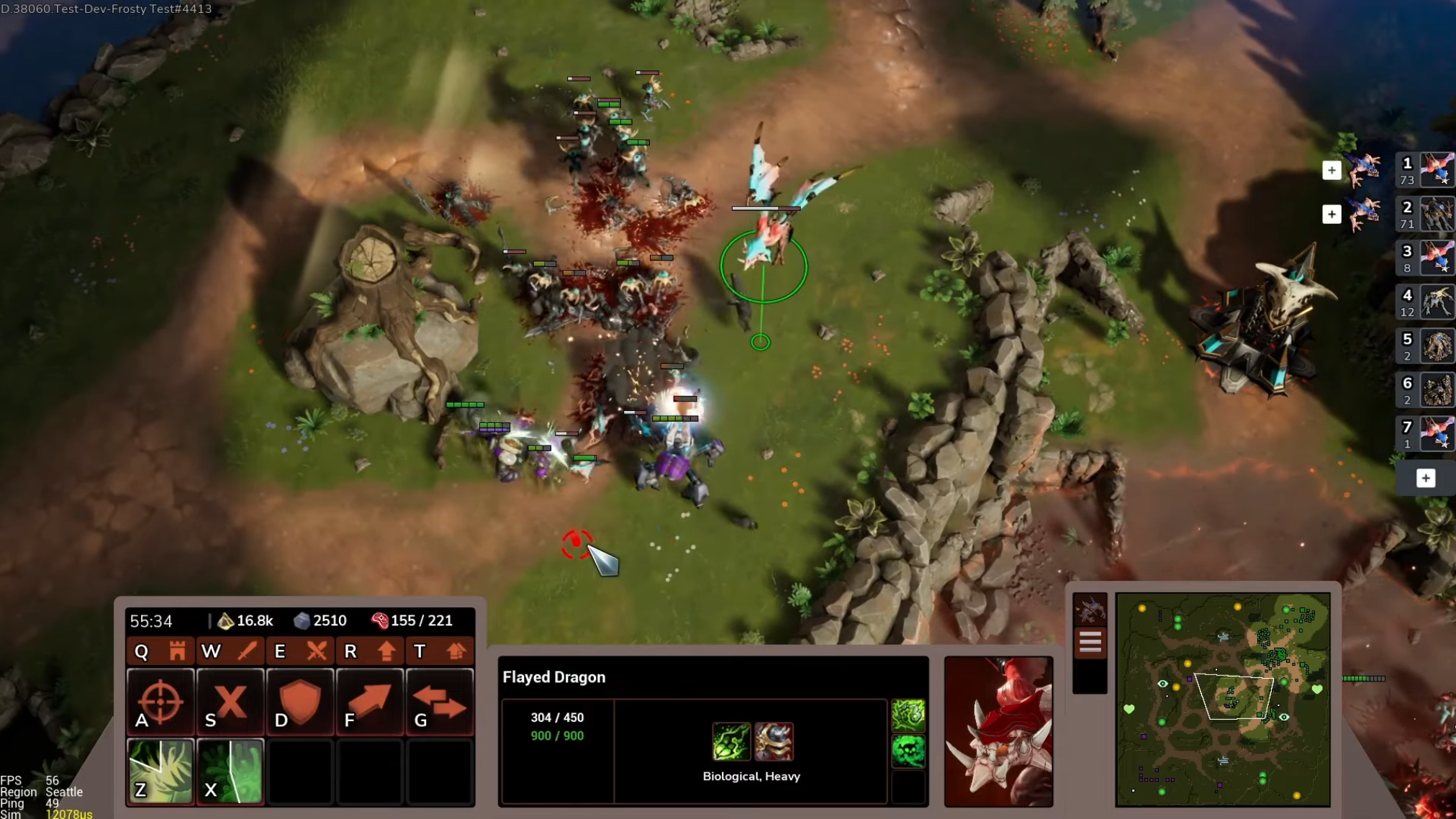
Task: Activate the Hold Position shield command
Action: click(x=299, y=702)
